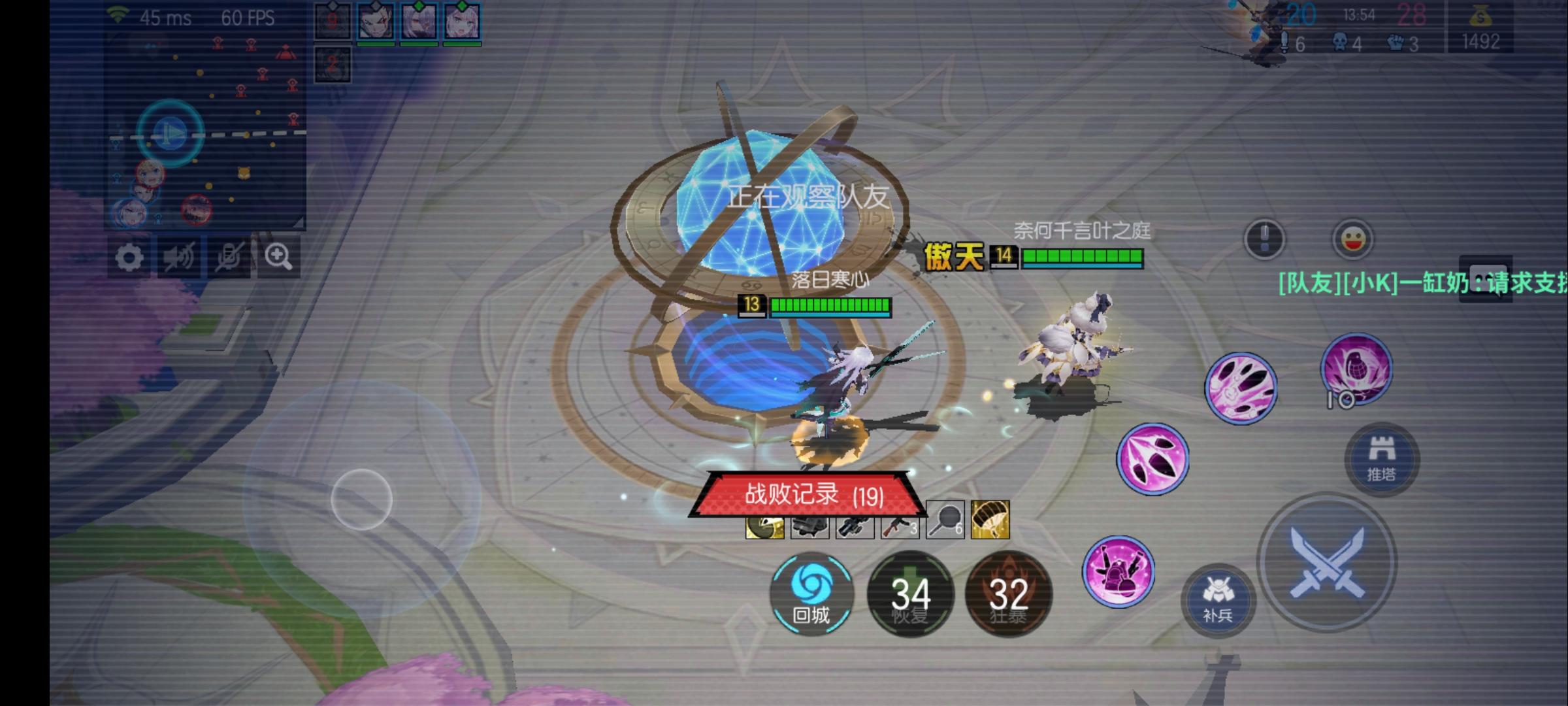
Task: Cast the grenade skill above the attack button
Action: pos(1356,369)
